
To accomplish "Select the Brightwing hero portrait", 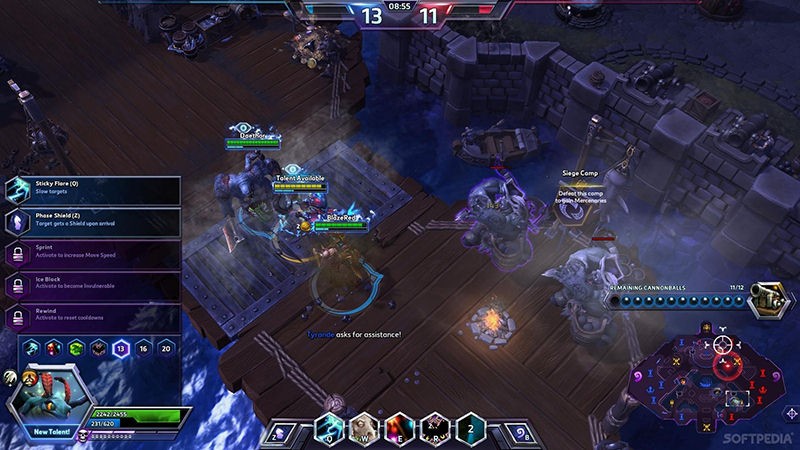I will [48, 395].
